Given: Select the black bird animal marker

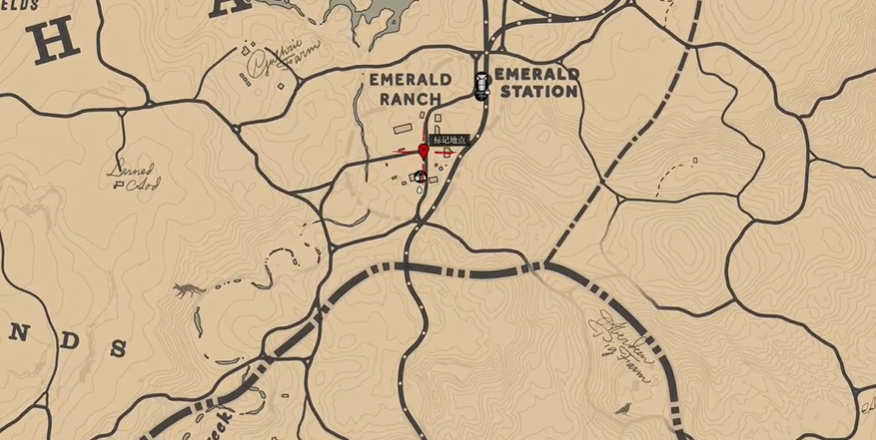Looking at the screenshot, I should [x=623, y=408].
